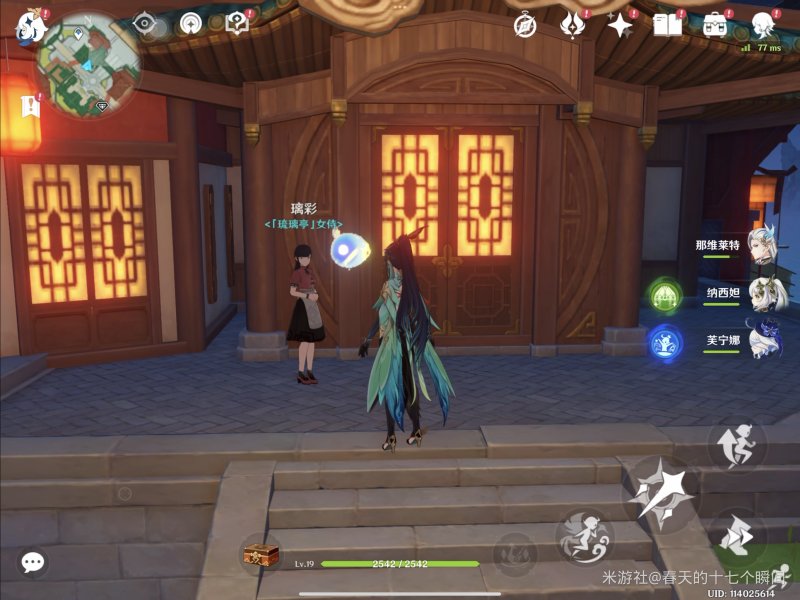Image resolution: width=800 pixels, height=600 pixels.
Task: Open the Paimon main menu
Action: (30, 26)
